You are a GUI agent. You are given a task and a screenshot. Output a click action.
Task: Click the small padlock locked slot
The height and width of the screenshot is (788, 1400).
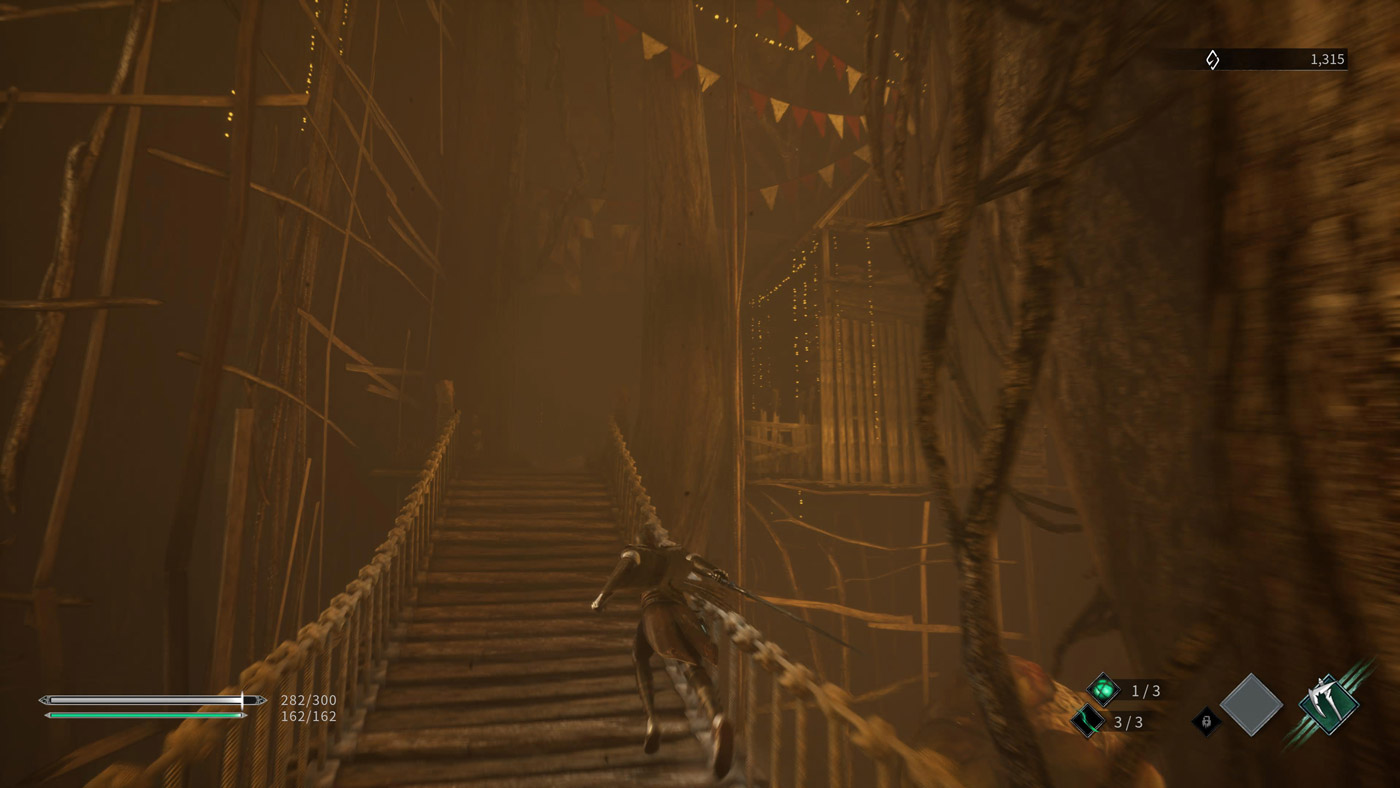pos(1207,721)
